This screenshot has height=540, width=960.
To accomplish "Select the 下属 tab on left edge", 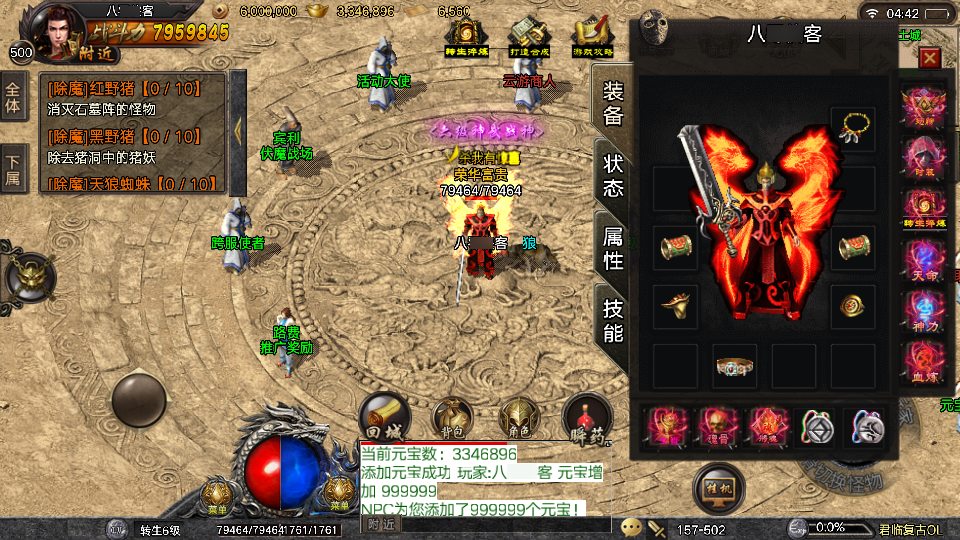I will (x=14, y=169).
